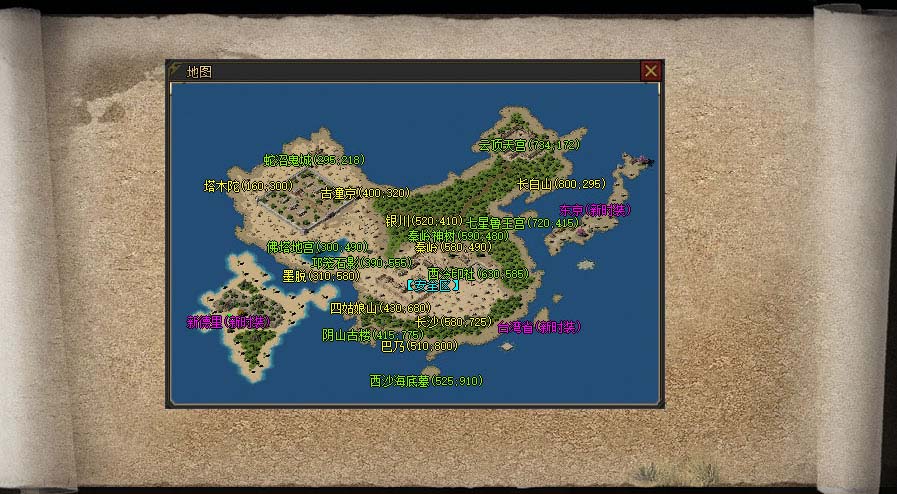Choose the 四姑娘山 location marker

[379, 308]
